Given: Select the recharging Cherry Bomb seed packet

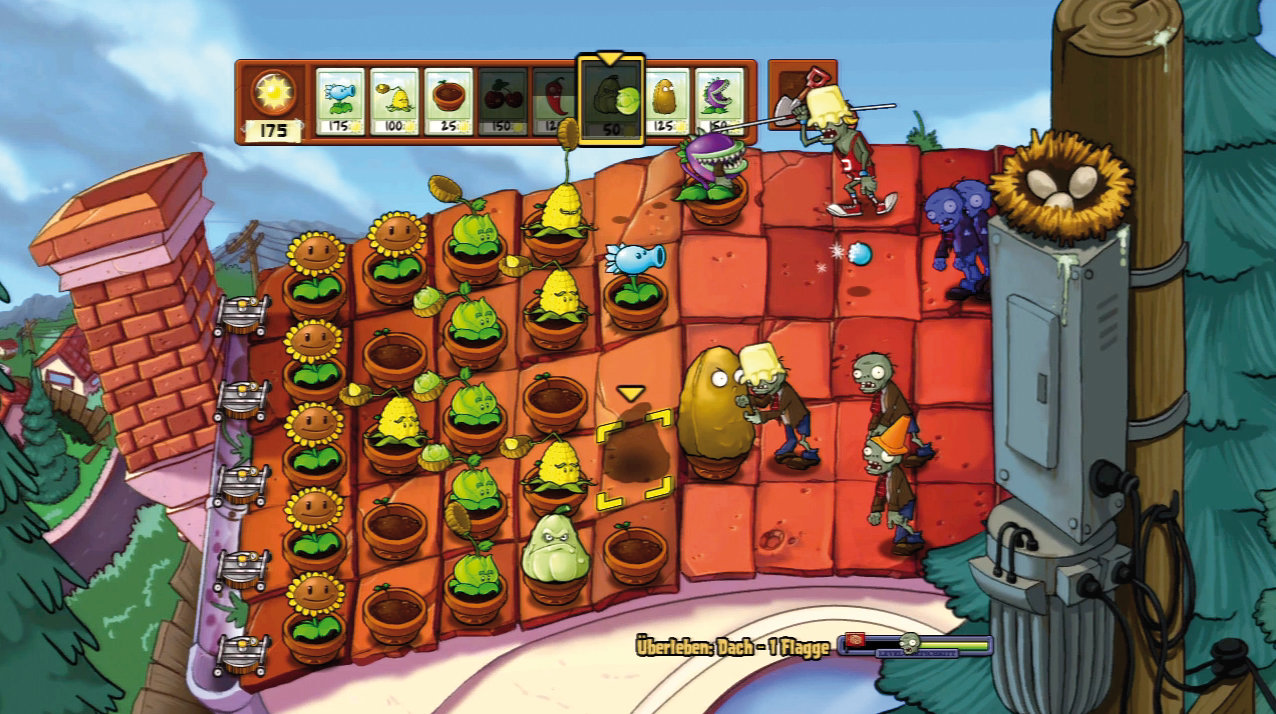Looking at the screenshot, I should [502, 101].
